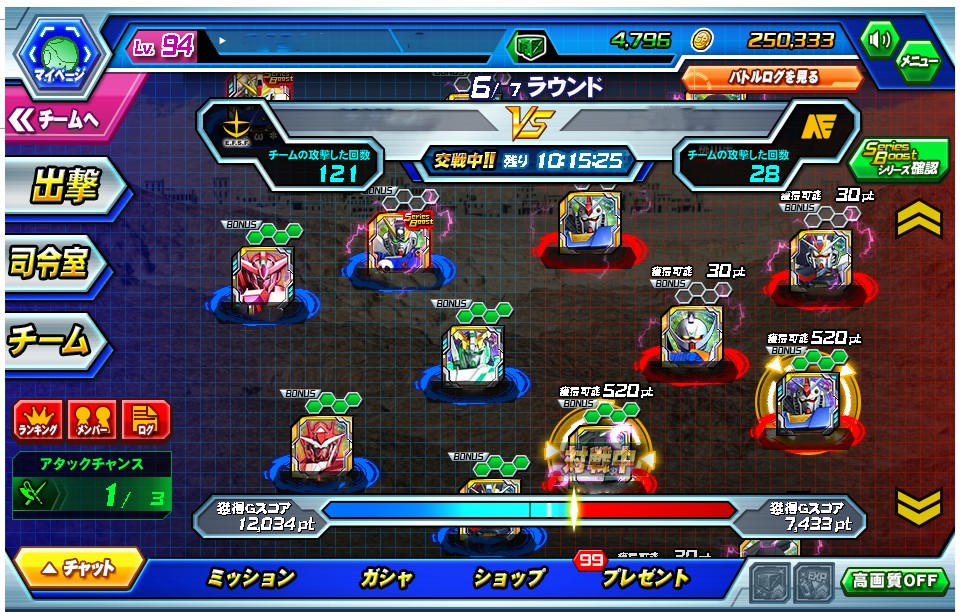The height and width of the screenshot is (612, 961).
Task: Open the ミッション missions tab
Action: click(251, 578)
